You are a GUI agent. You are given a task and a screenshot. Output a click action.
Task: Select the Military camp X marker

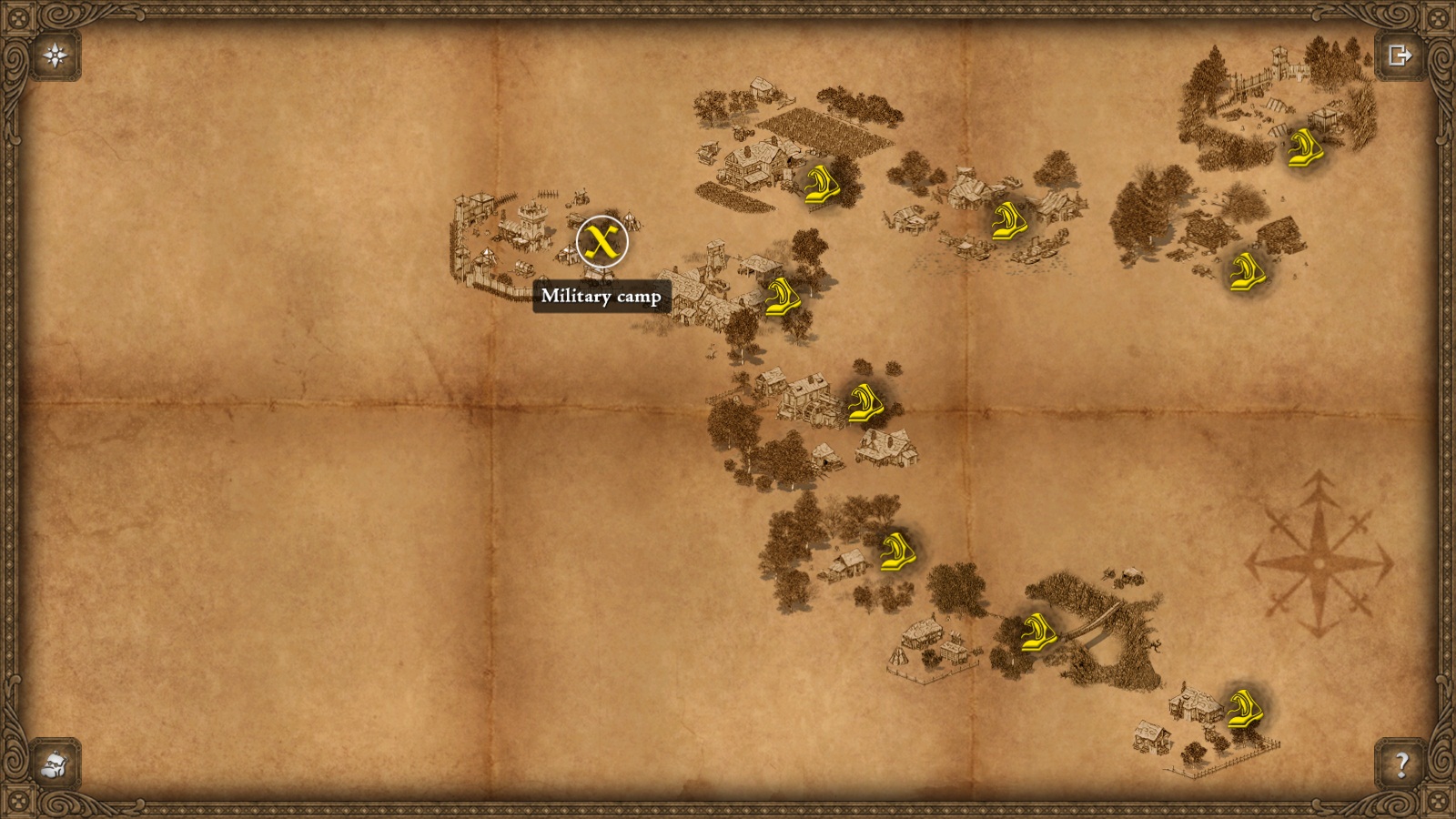pyautogui.click(x=601, y=242)
